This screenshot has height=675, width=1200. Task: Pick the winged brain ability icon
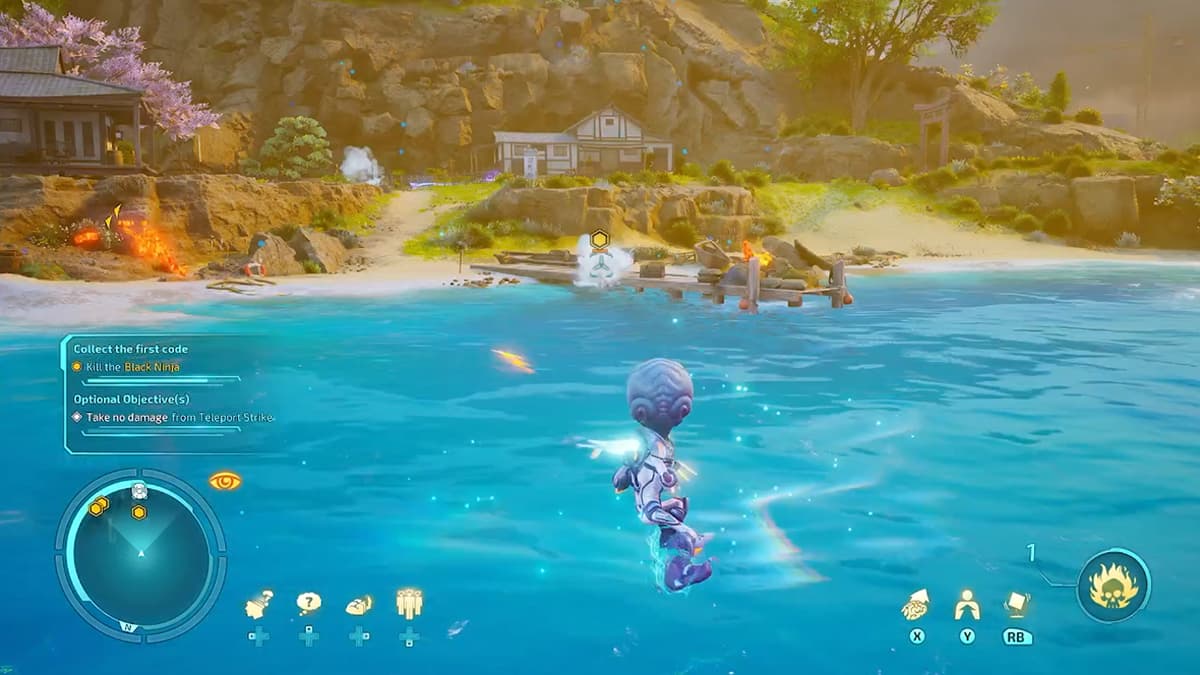pos(359,604)
